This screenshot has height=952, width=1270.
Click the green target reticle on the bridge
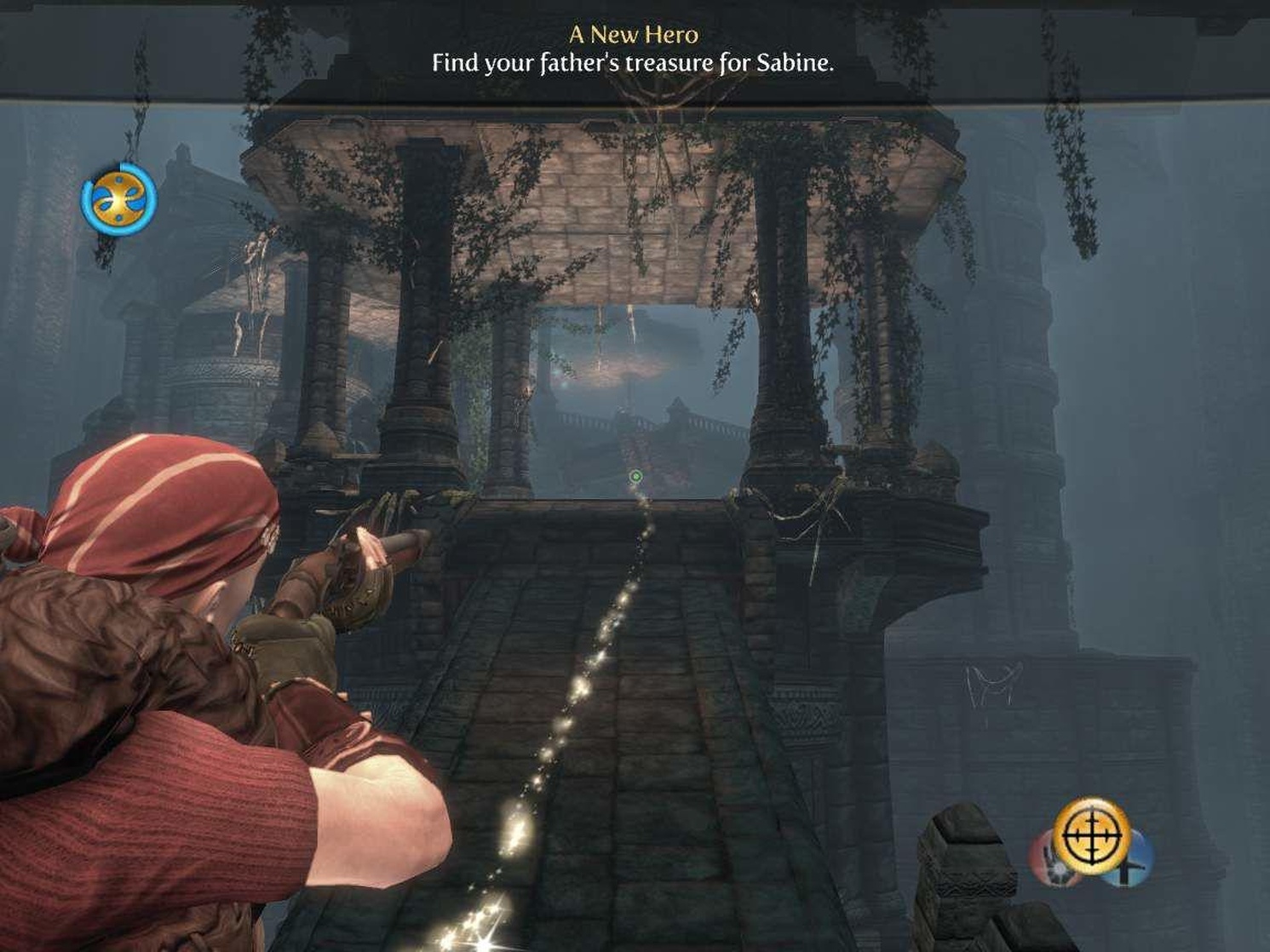pyautogui.click(x=635, y=476)
